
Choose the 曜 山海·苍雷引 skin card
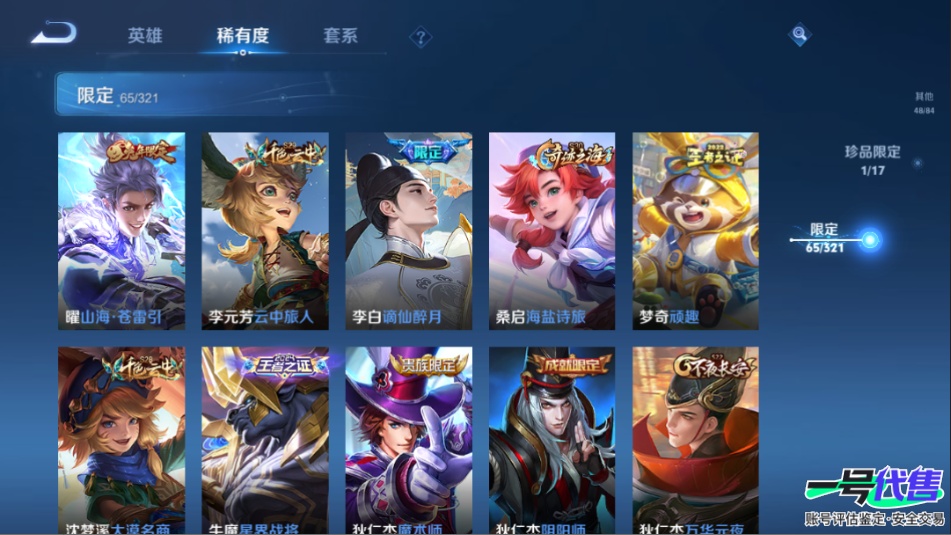coord(121,231)
